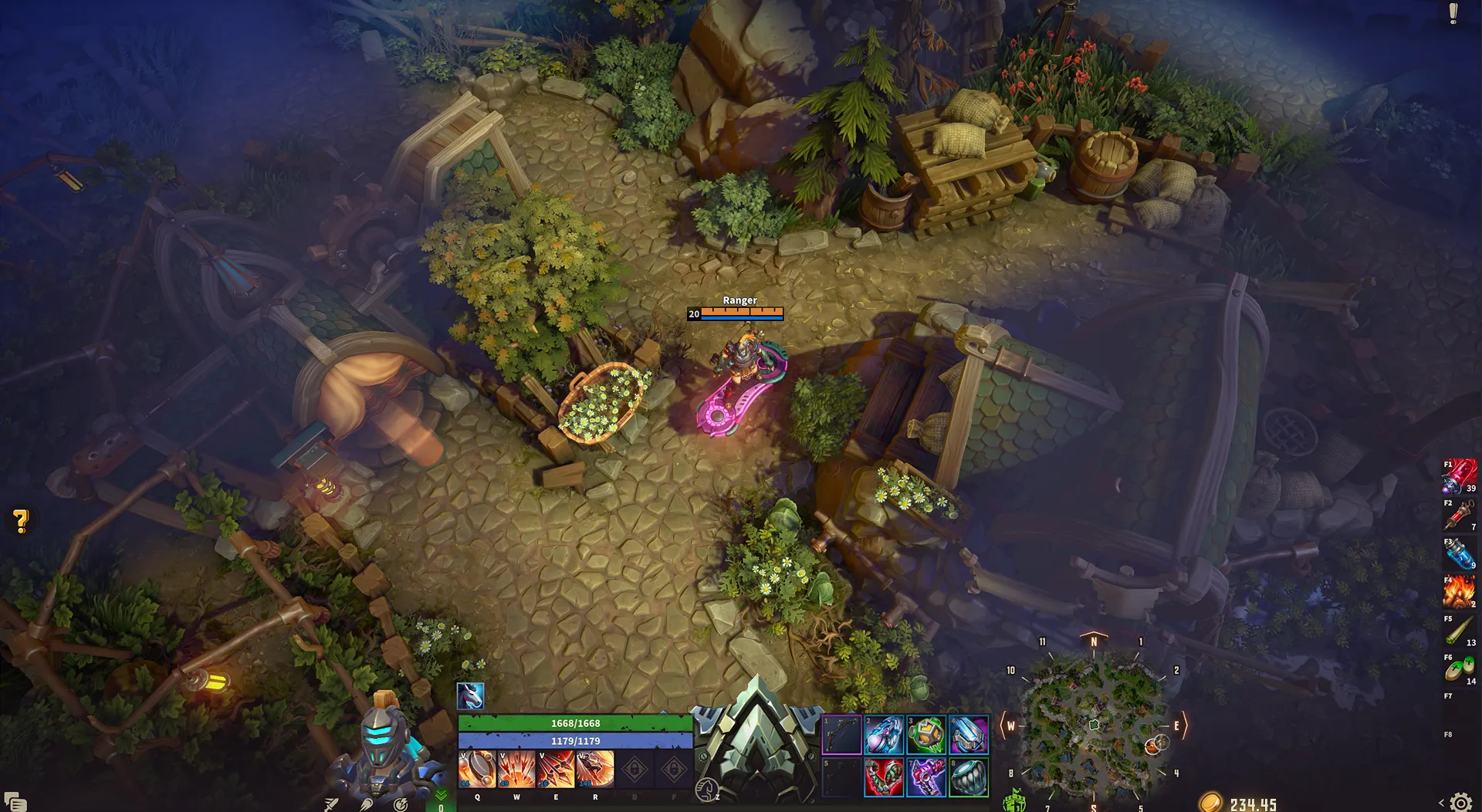1482x812 pixels.
Task: Use the F3 blue potion consumable
Action: coord(1460,553)
